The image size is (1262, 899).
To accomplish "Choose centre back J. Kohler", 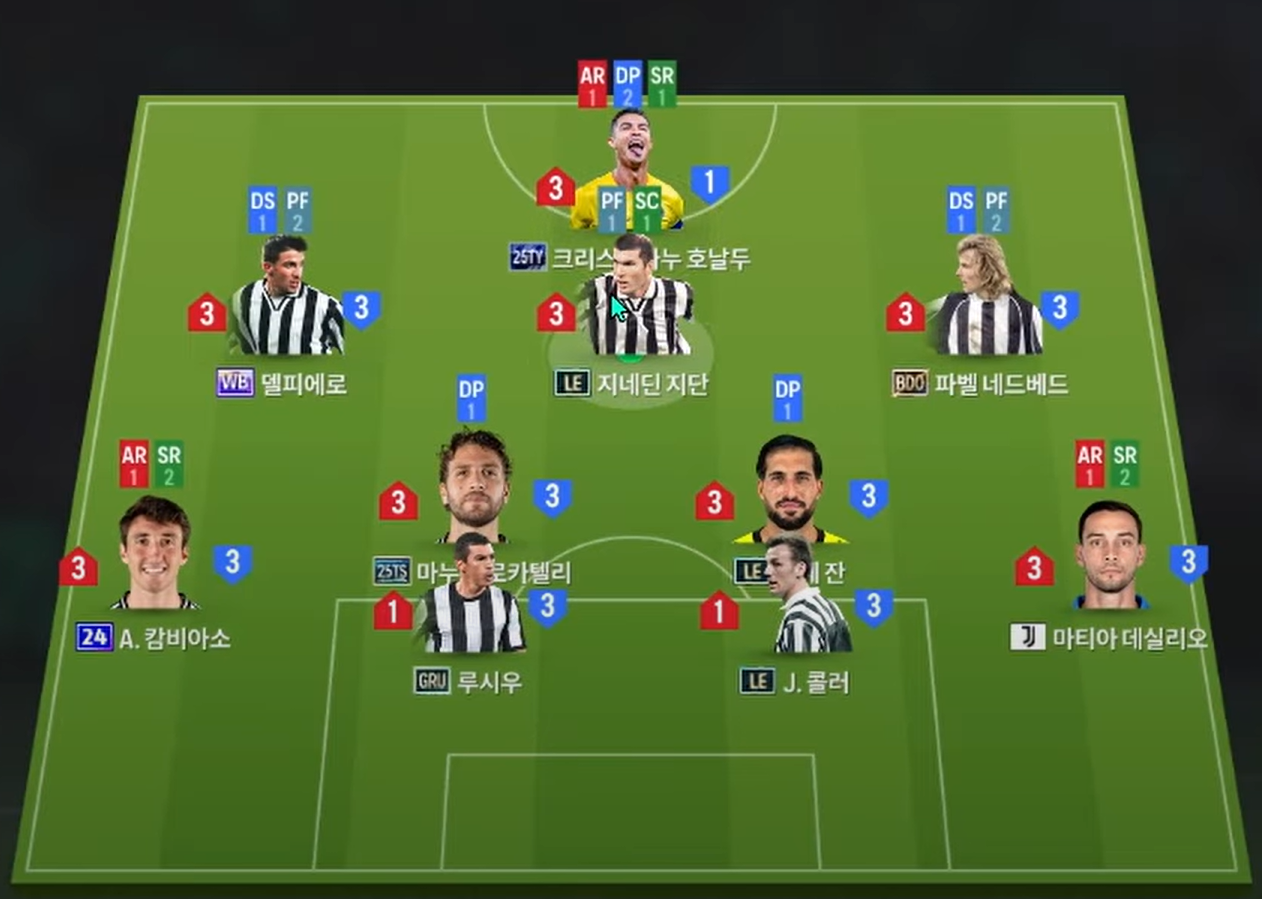I will tap(806, 600).
